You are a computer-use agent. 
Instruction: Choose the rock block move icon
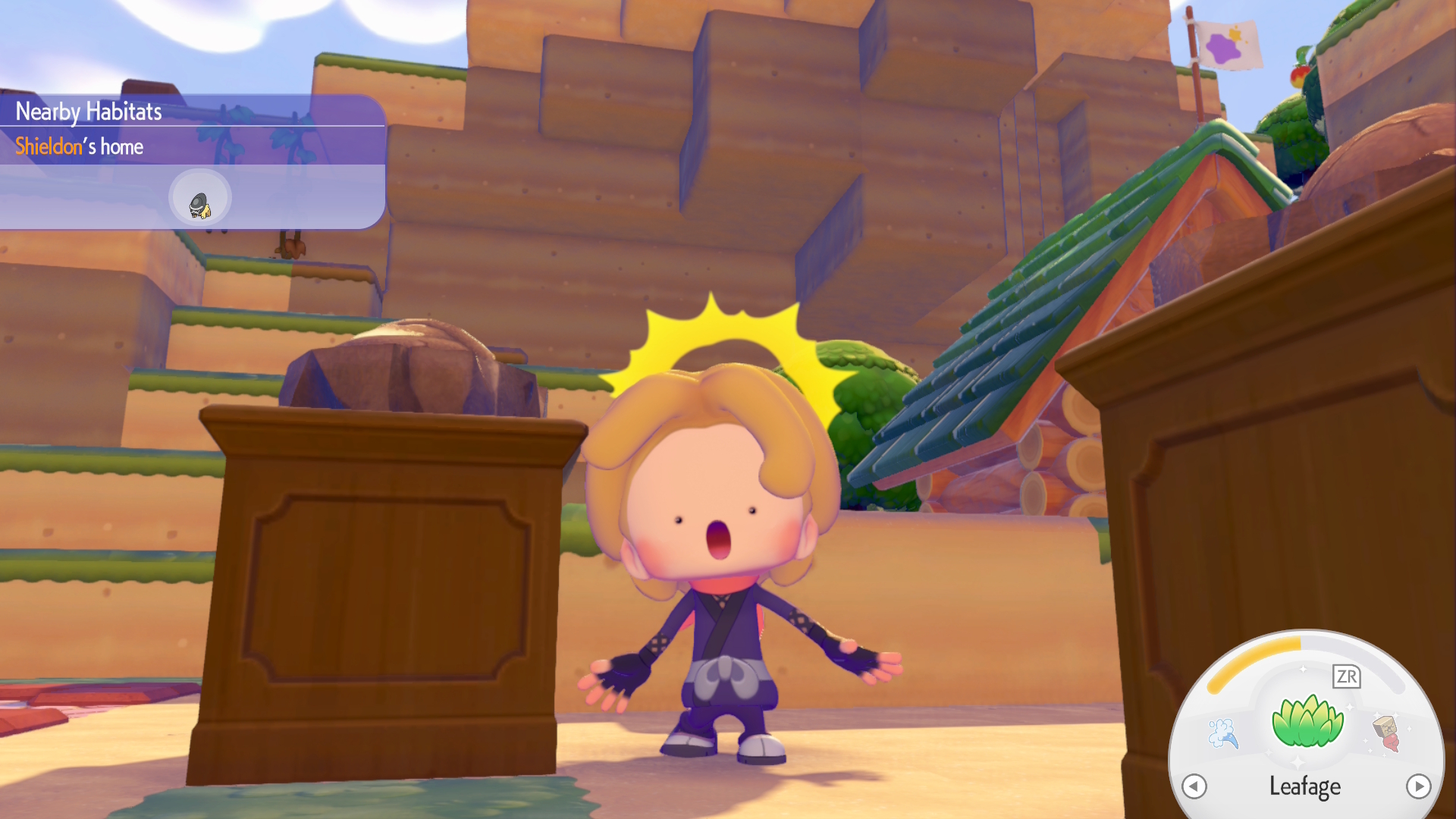click(1387, 733)
